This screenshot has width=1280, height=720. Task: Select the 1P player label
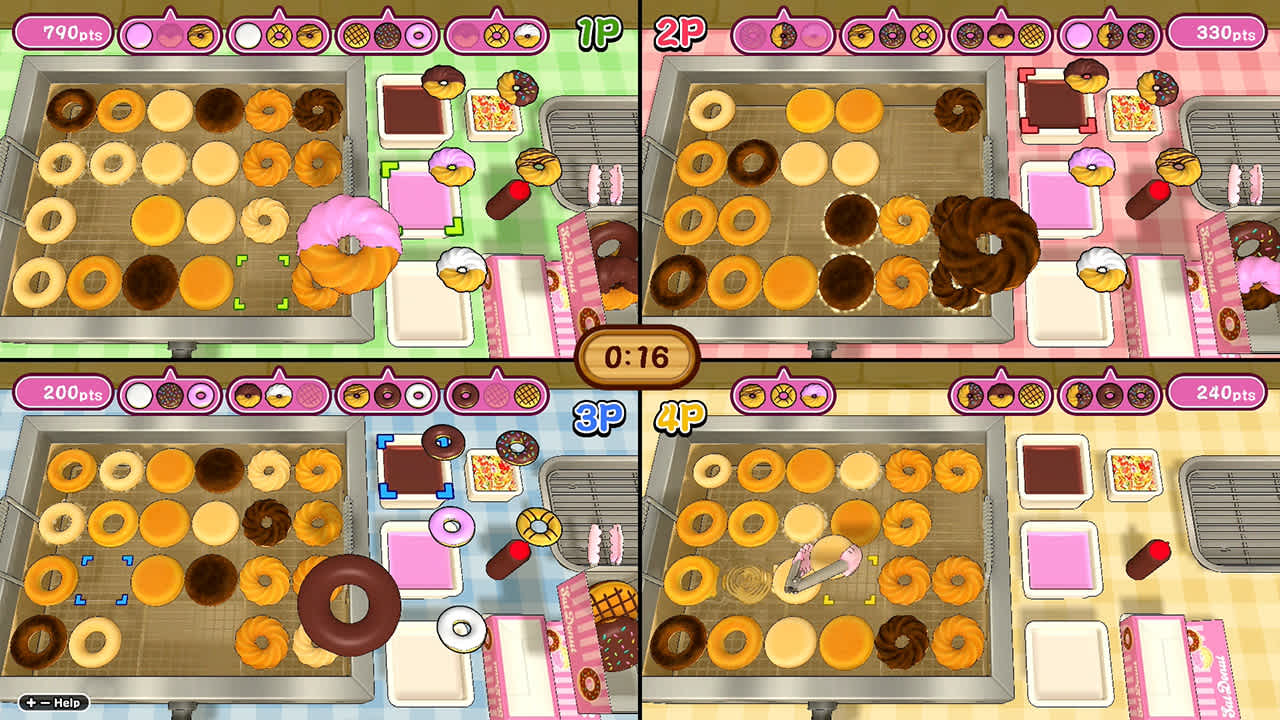(x=602, y=32)
